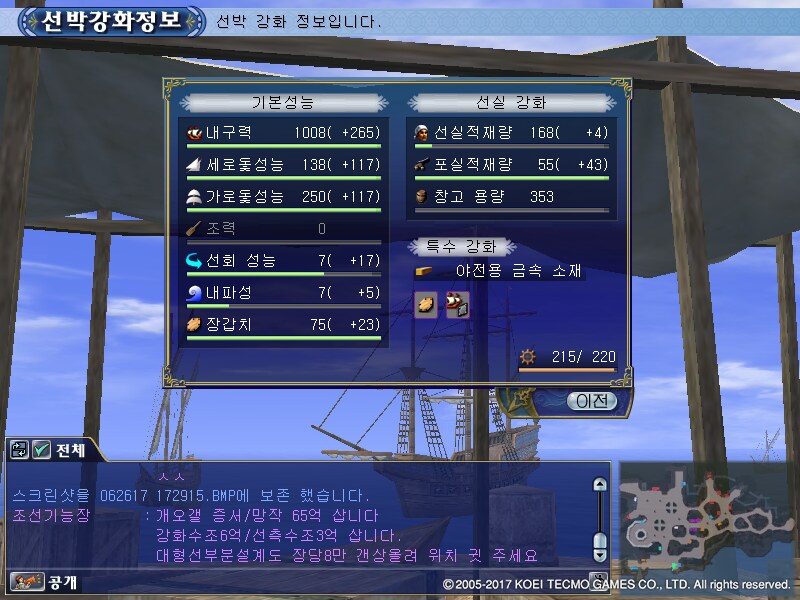The height and width of the screenshot is (600, 800).
Task: Click the chat scrollbar up arrow
Action: pyautogui.click(x=600, y=485)
